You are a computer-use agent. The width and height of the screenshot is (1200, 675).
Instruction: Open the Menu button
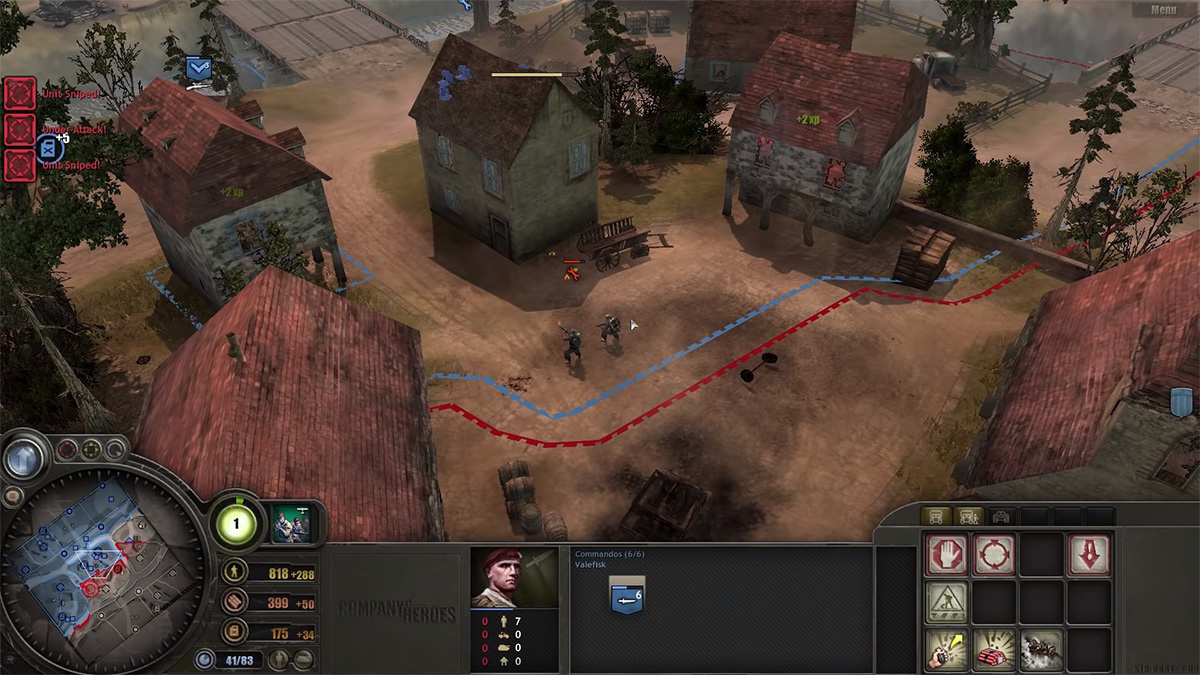coord(1163,10)
